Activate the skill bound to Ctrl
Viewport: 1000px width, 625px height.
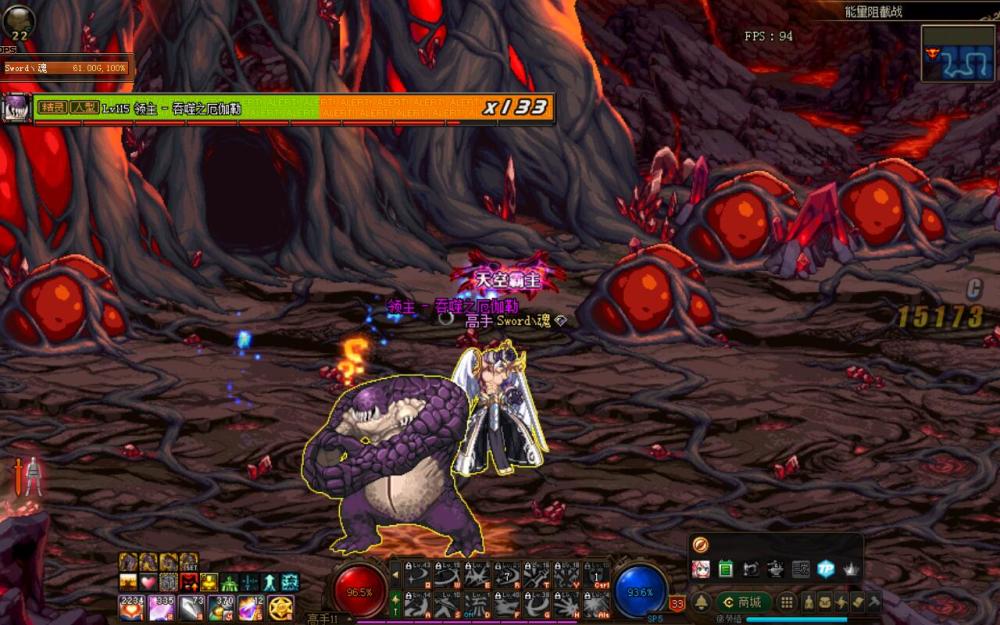tap(597, 575)
